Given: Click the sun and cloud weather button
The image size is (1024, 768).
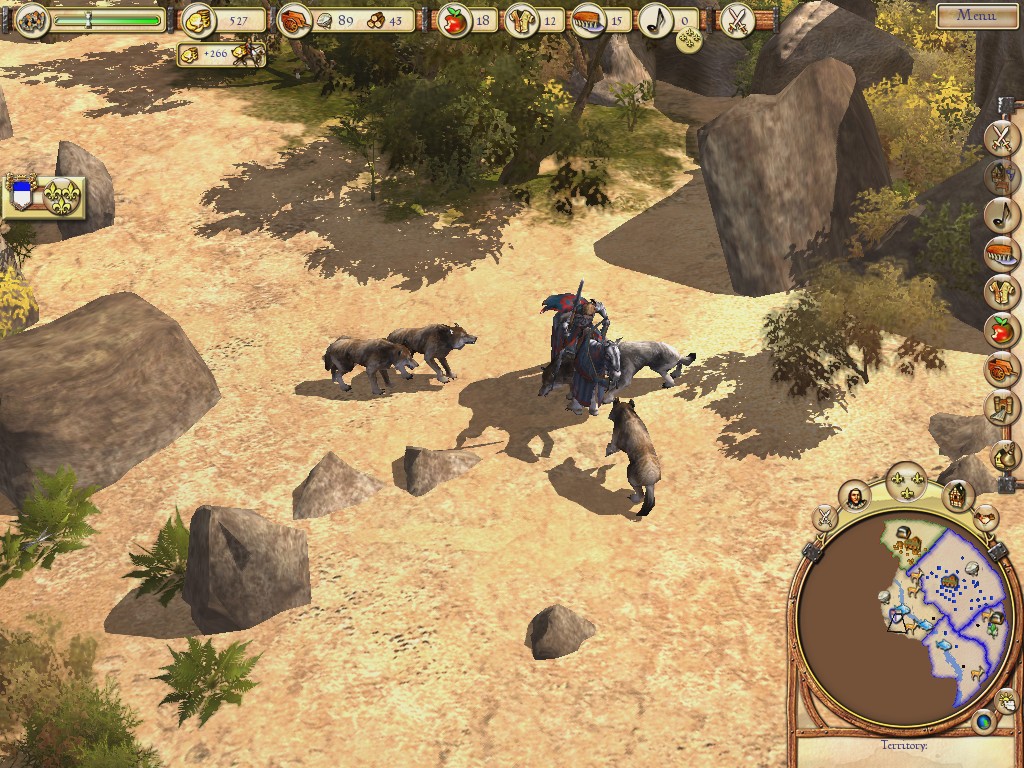Looking at the screenshot, I should (x=1006, y=701).
